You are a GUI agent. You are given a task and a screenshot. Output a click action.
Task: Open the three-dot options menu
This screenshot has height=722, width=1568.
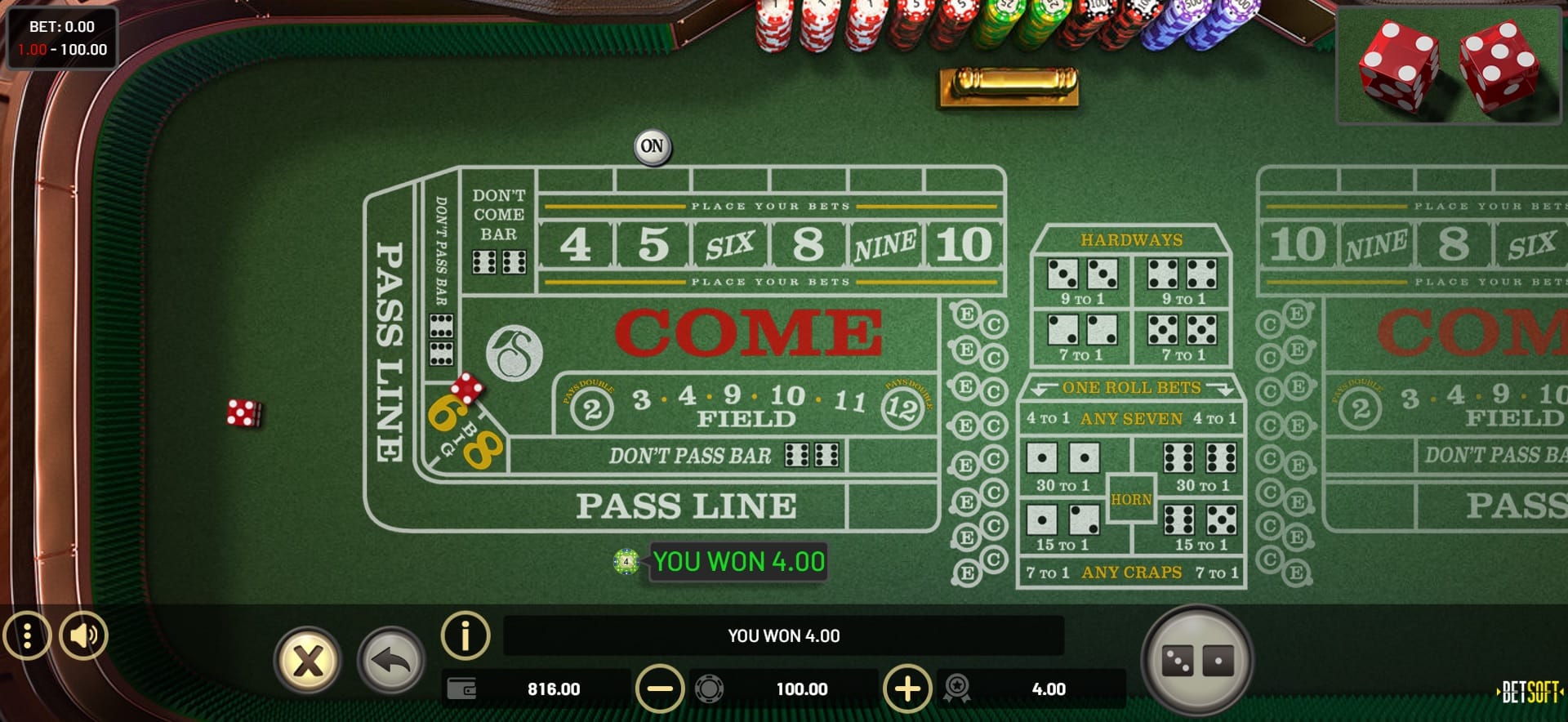(27, 635)
